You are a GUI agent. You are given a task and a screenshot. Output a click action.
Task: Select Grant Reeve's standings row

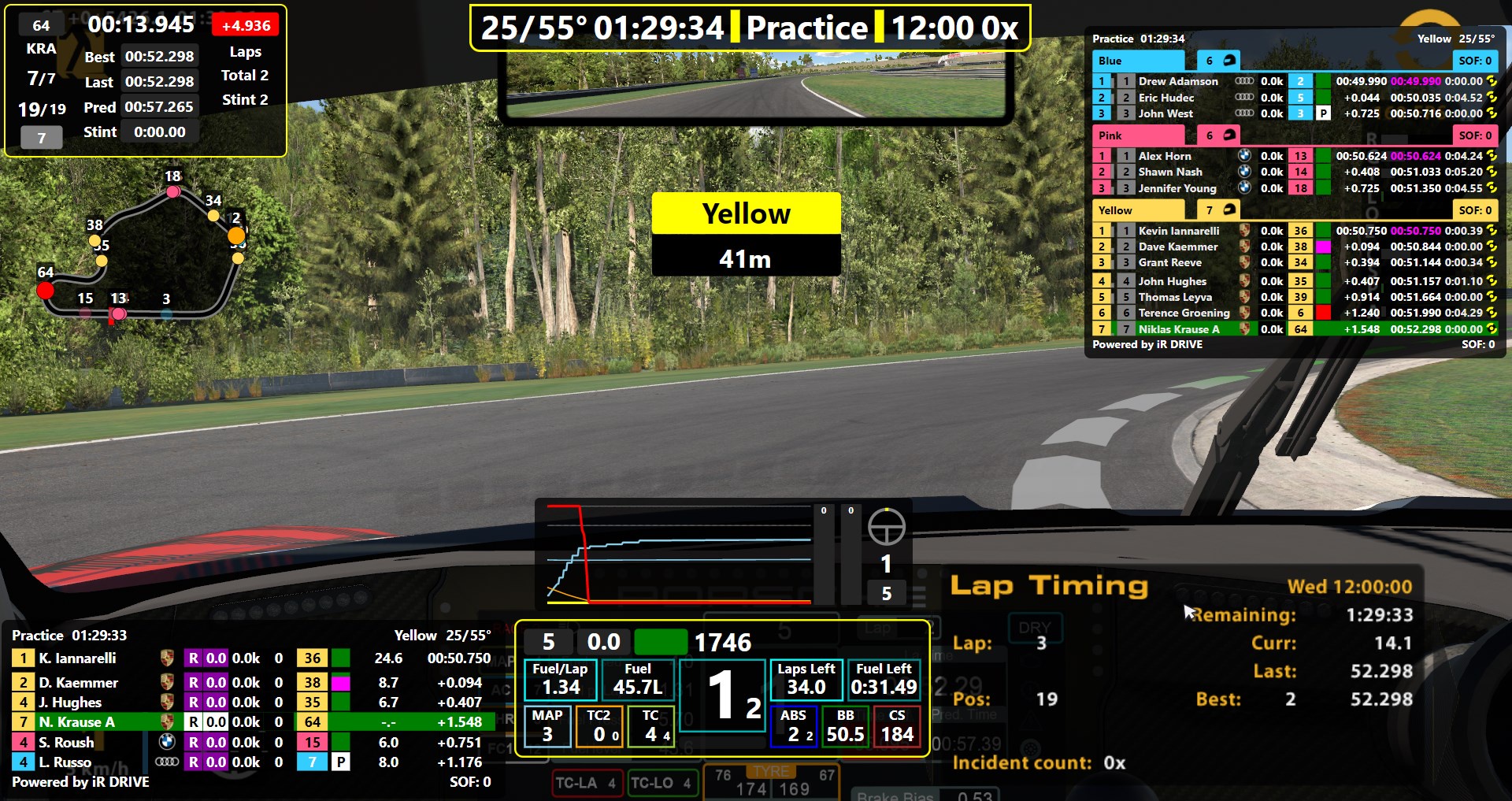1169,262
